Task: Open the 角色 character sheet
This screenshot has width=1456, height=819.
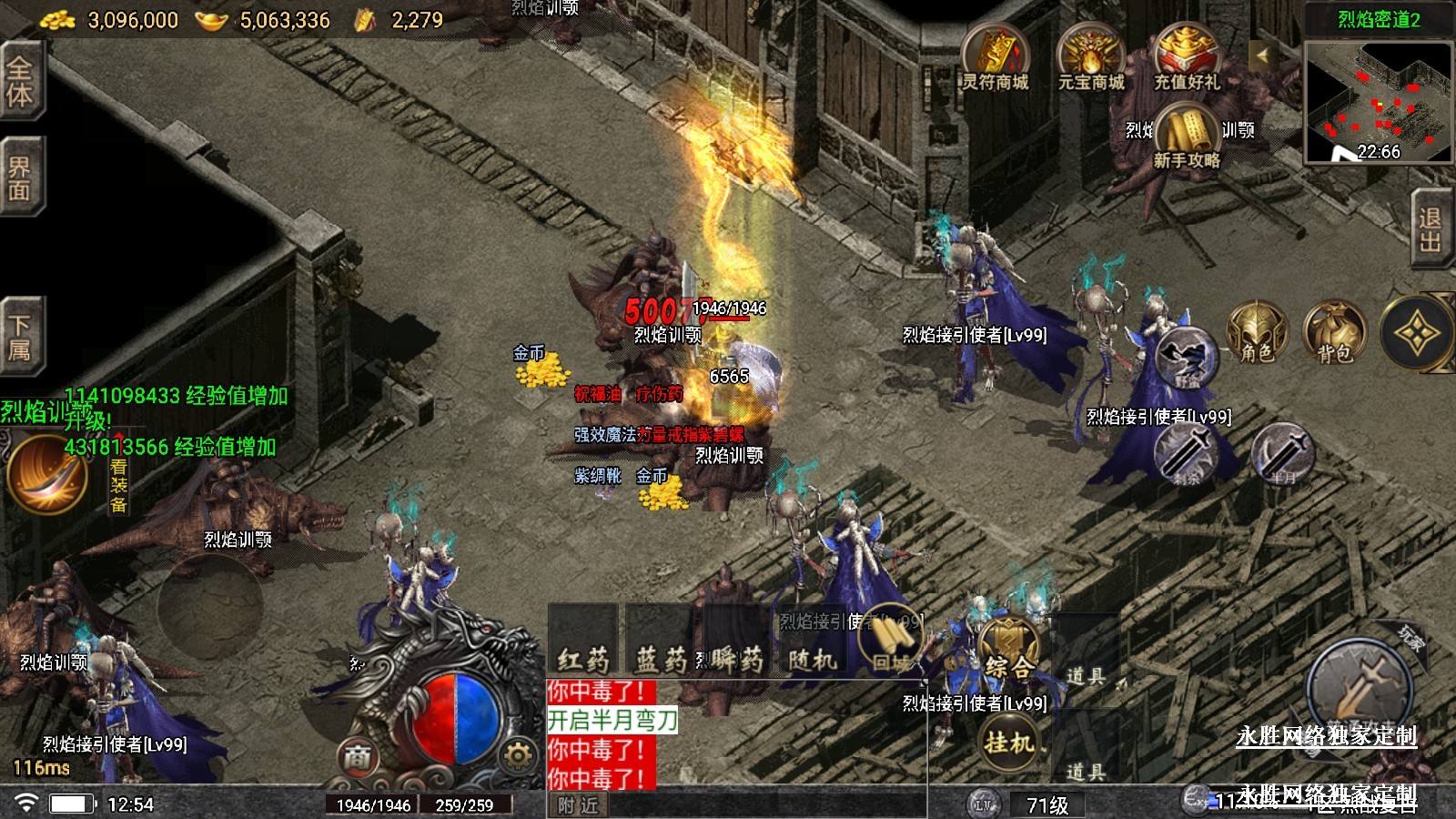Action: pyautogui.click(x=1258, y=334)
